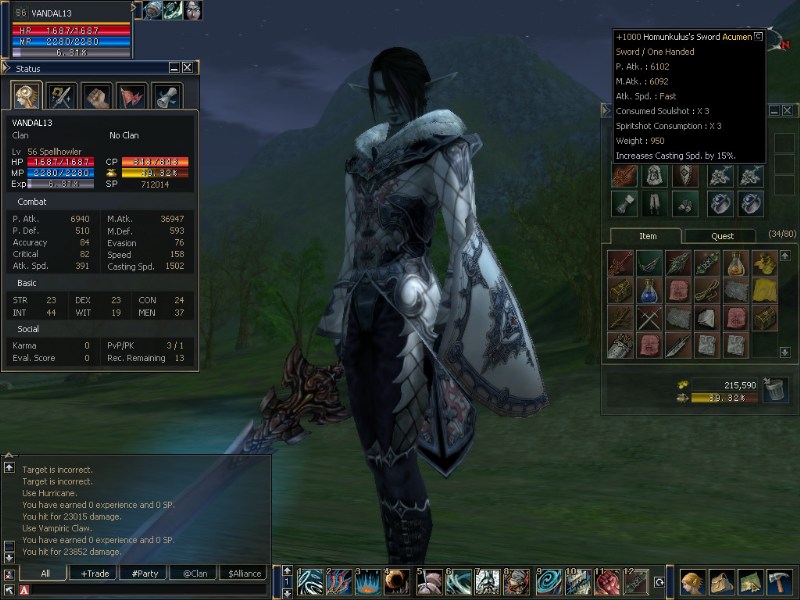The height and width of the screenshot is (600, 800).
Task: Select the blue mana potion in inventory
Action: coord(649,291)
